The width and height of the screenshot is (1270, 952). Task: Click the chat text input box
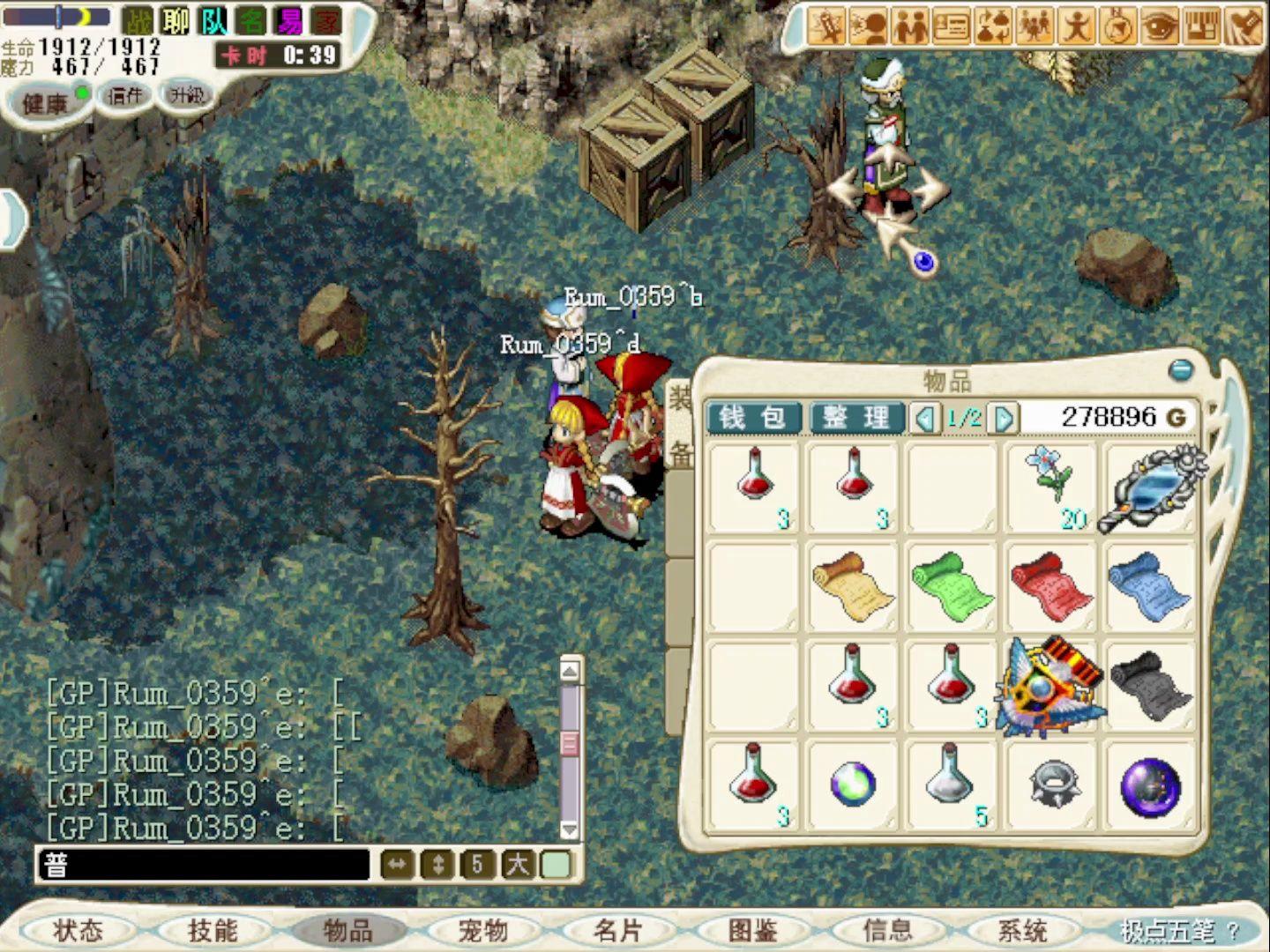coord(203,866)
